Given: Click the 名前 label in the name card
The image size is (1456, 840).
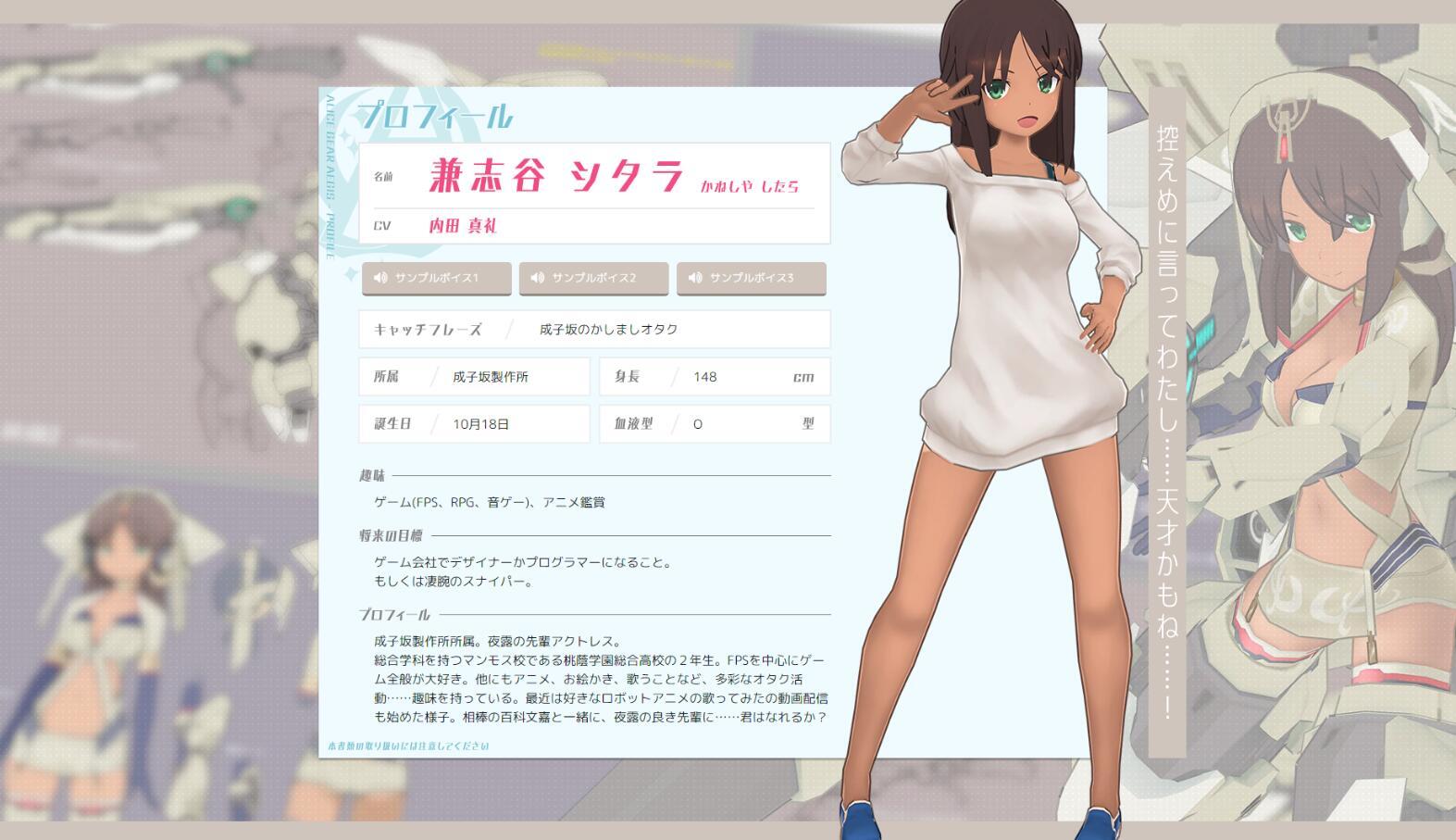Looking at the screenshot, I should (x=384, y=178).
